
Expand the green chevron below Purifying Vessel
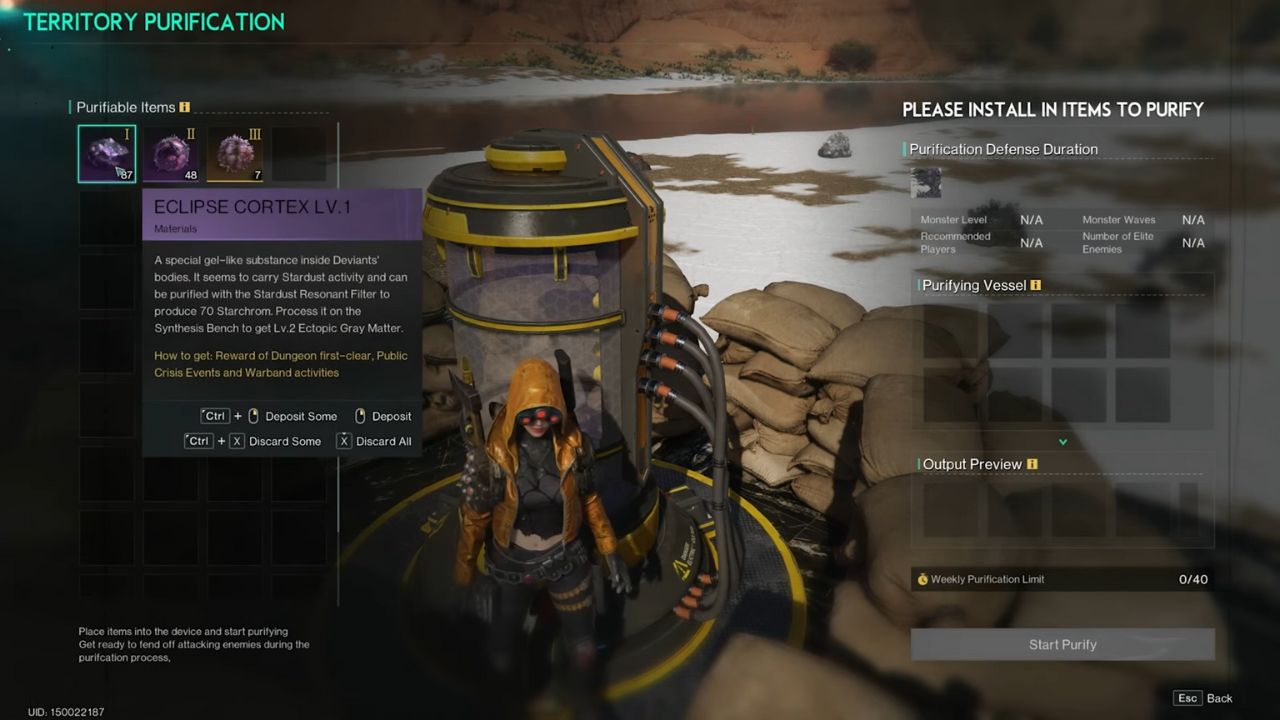pos(1063,442)
